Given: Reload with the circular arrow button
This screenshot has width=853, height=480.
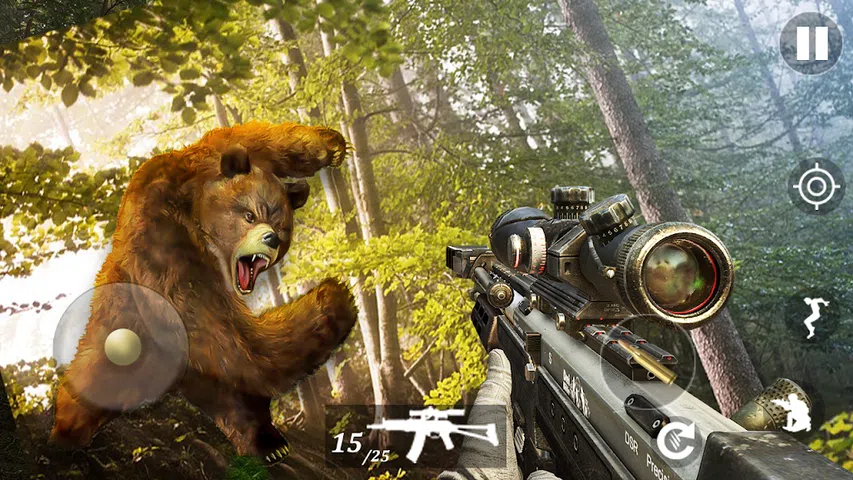Looking at the screenshot, I should coord(677,440).
